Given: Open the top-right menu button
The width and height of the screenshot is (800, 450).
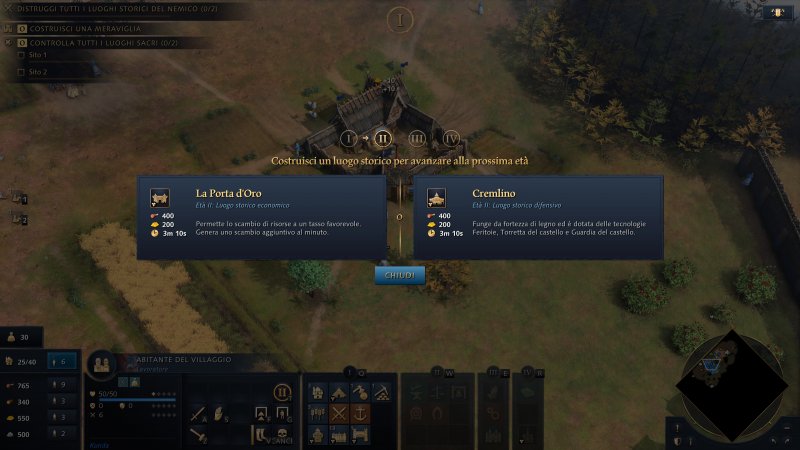Looking at the screenshot, I should (x=776, y=13).
